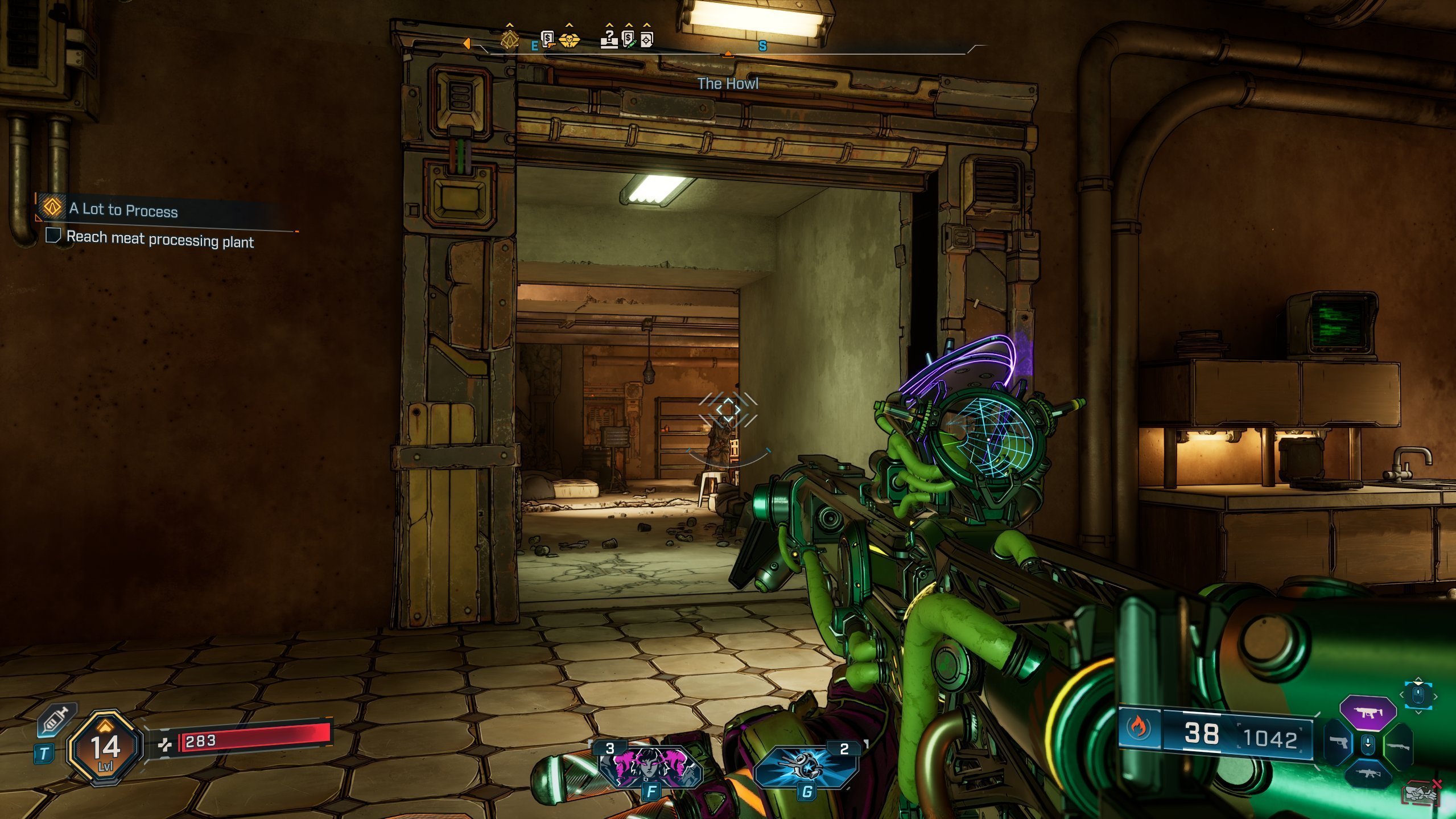Viewport: 1456px width, 819px height.
Task: Click the syringe vending machine compass marker
Action: point(629,39)
